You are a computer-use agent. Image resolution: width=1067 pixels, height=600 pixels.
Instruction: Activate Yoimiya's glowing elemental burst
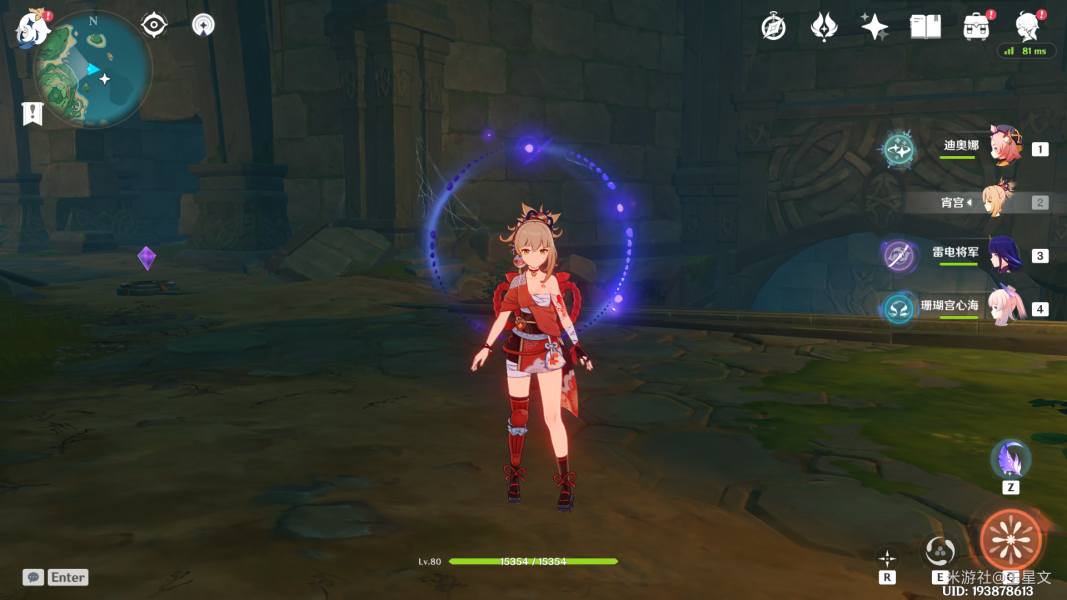[x=1010, y=540]
